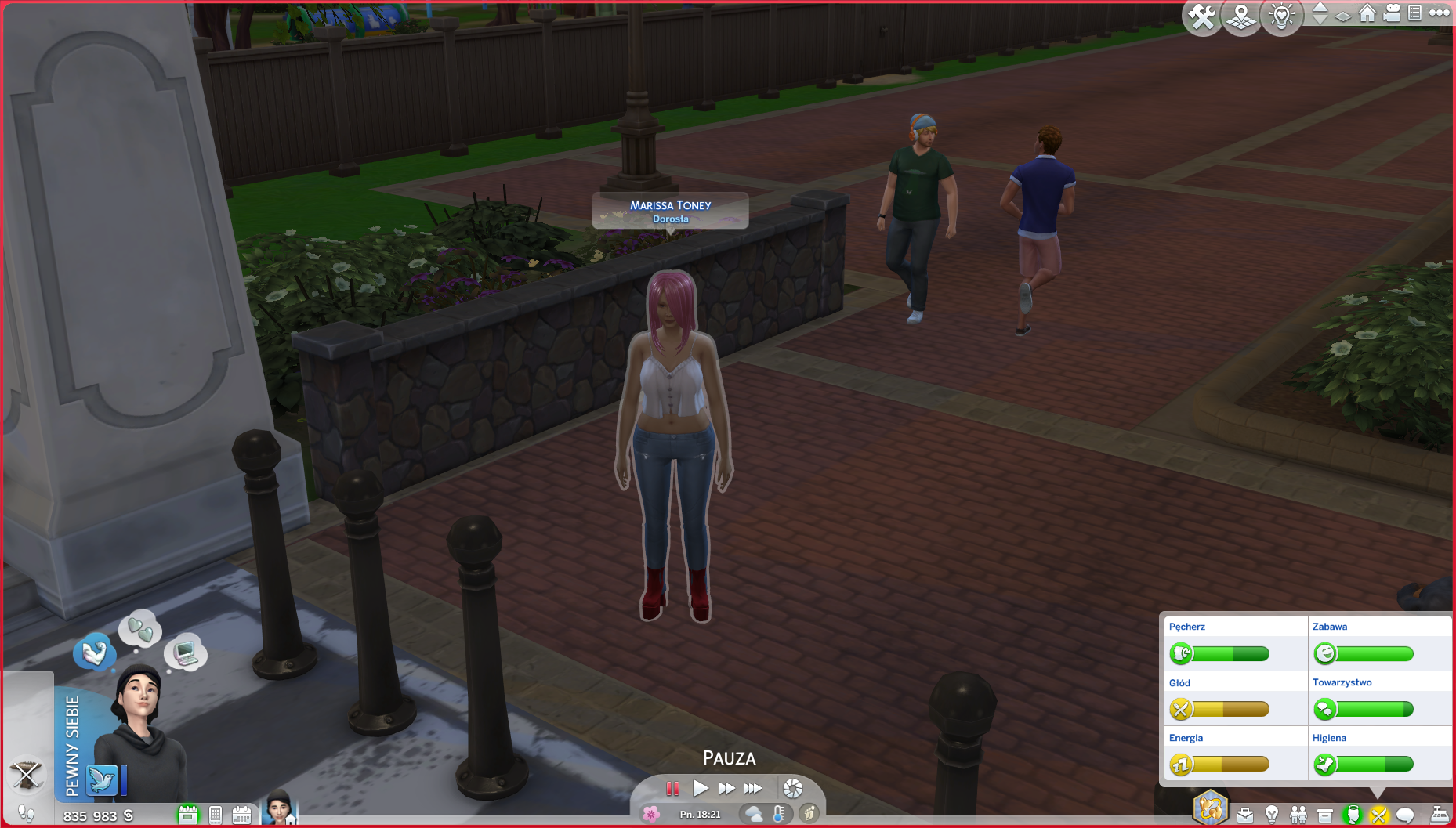Select the computer whim thought bubble
The image size is (1456, 828).
(186, 652)
